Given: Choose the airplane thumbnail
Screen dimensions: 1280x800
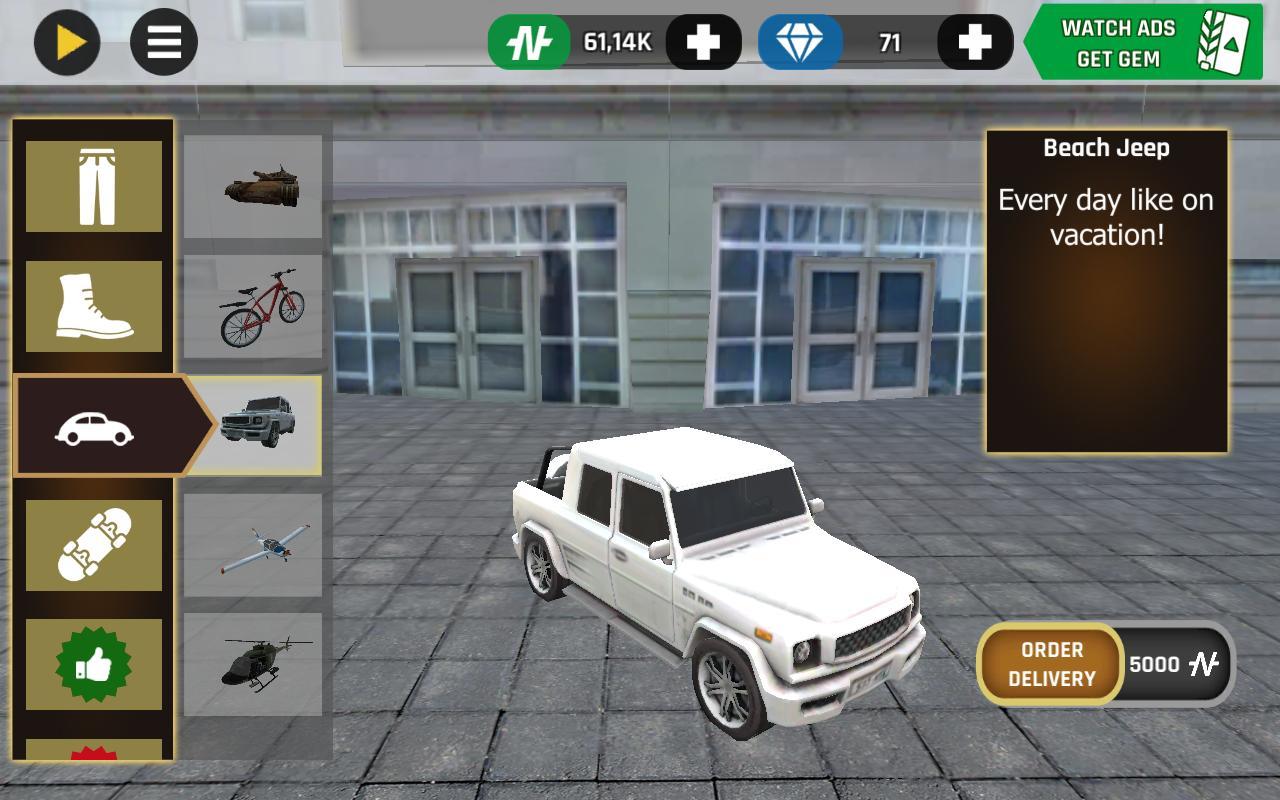Looking at the screenshot, I should [x=253, y=545].
